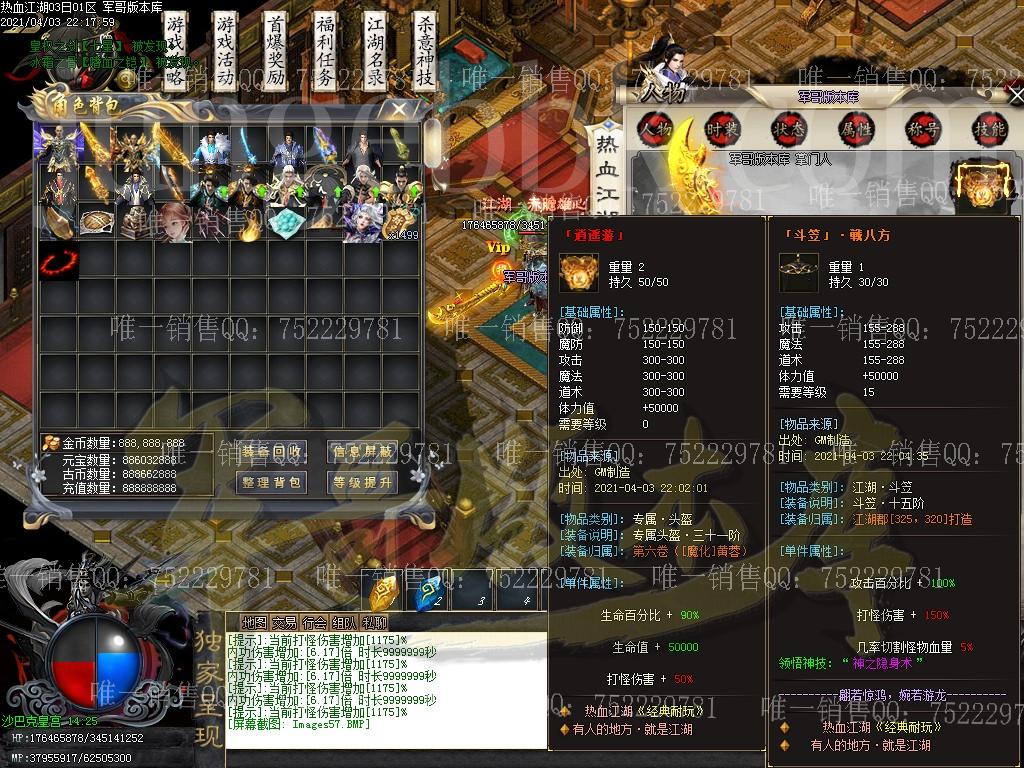Open the 江湖名录 scroll menu
The height and width of the screenshot is (768, 1024).
374,50
